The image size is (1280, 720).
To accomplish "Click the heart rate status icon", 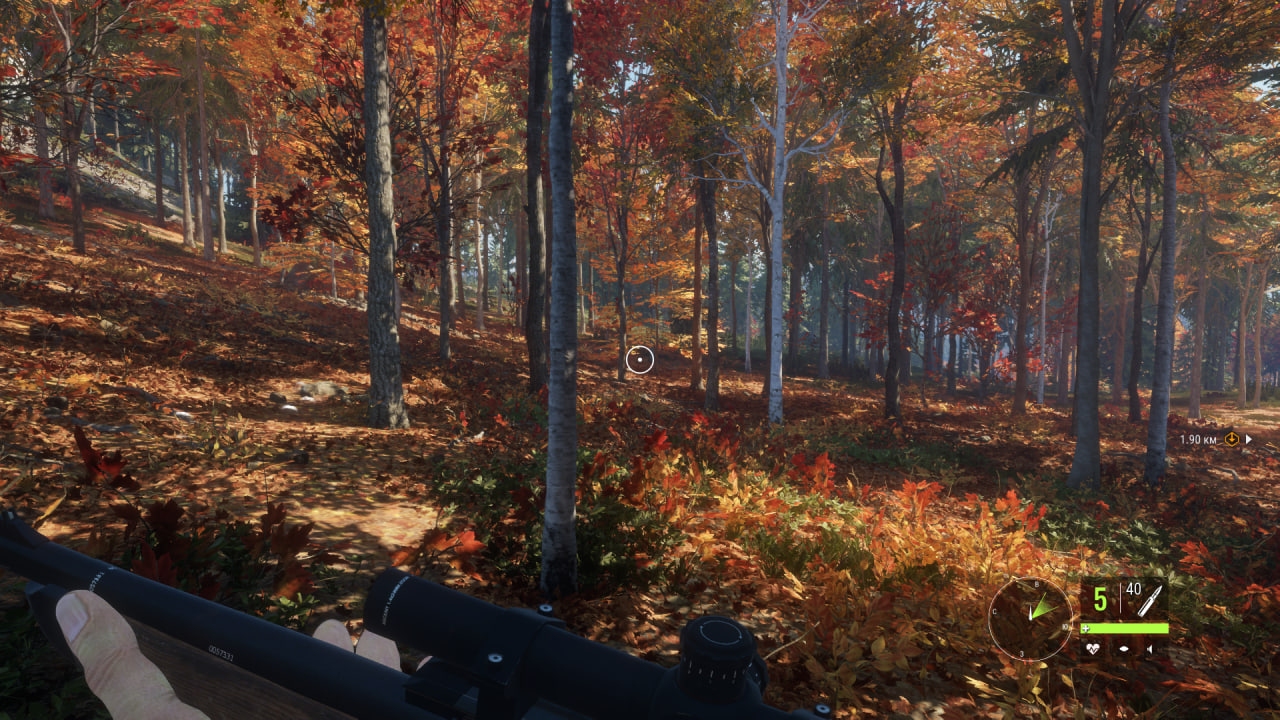I will [x=1095, y=648].
